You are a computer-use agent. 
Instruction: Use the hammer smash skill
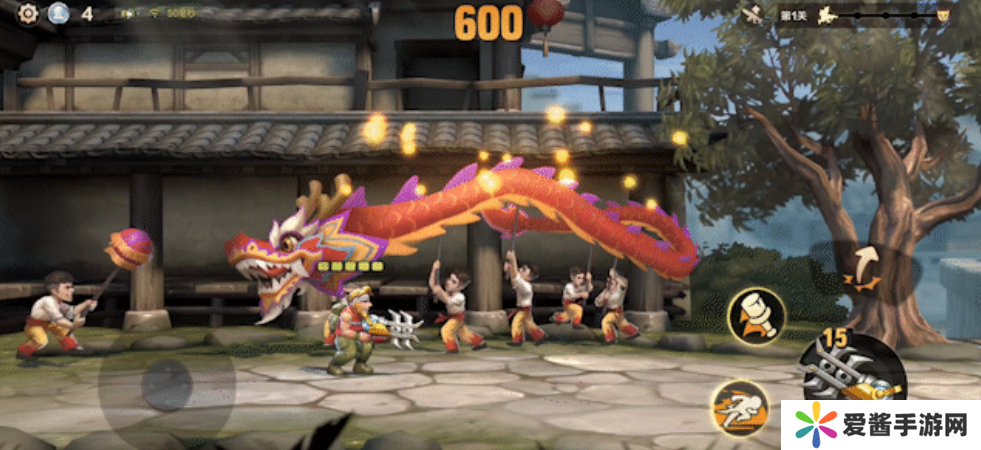click(x=756, y=315)
